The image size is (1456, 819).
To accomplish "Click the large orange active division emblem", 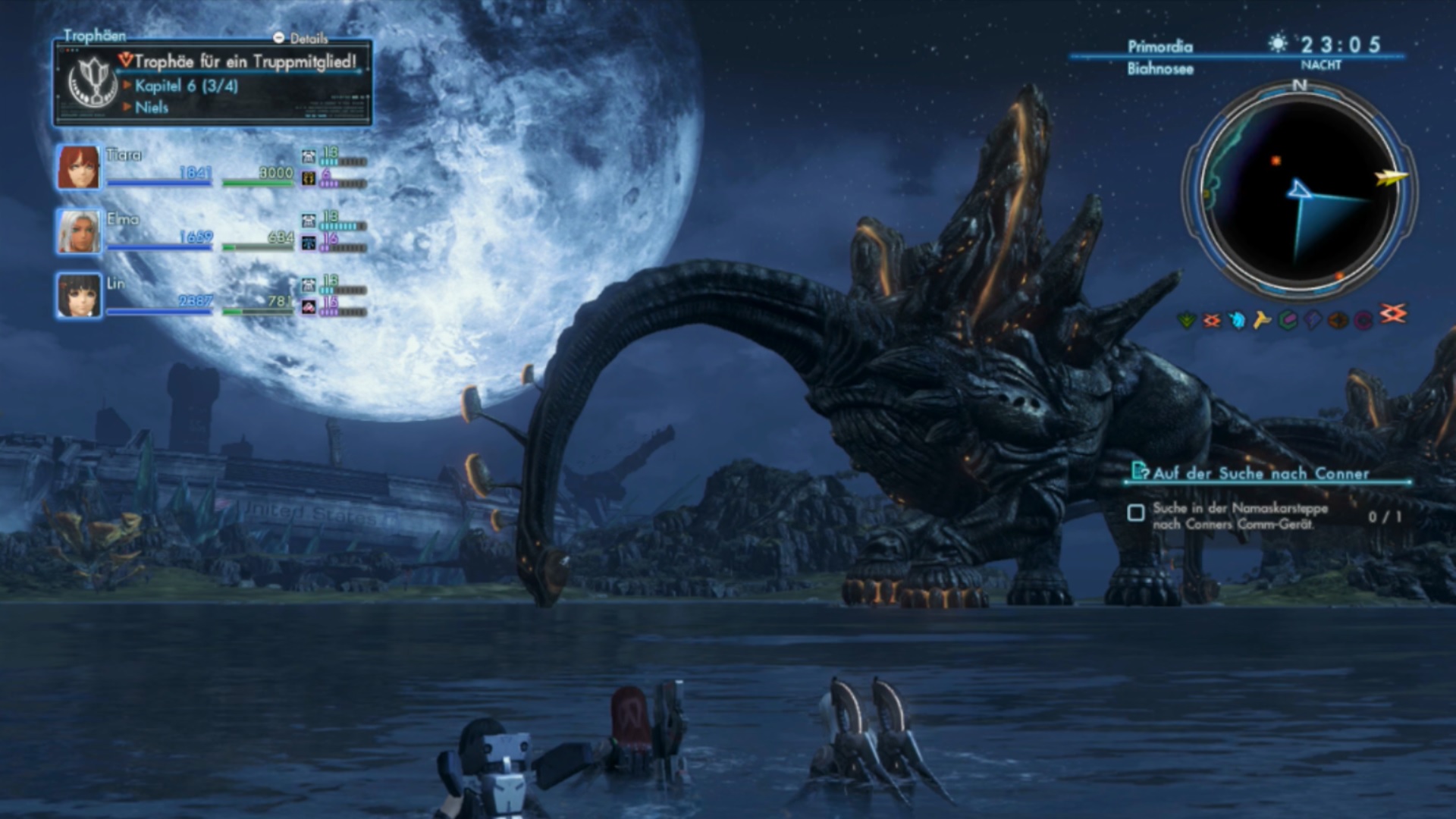I will pyautogui.click(x=1392, y=313).
